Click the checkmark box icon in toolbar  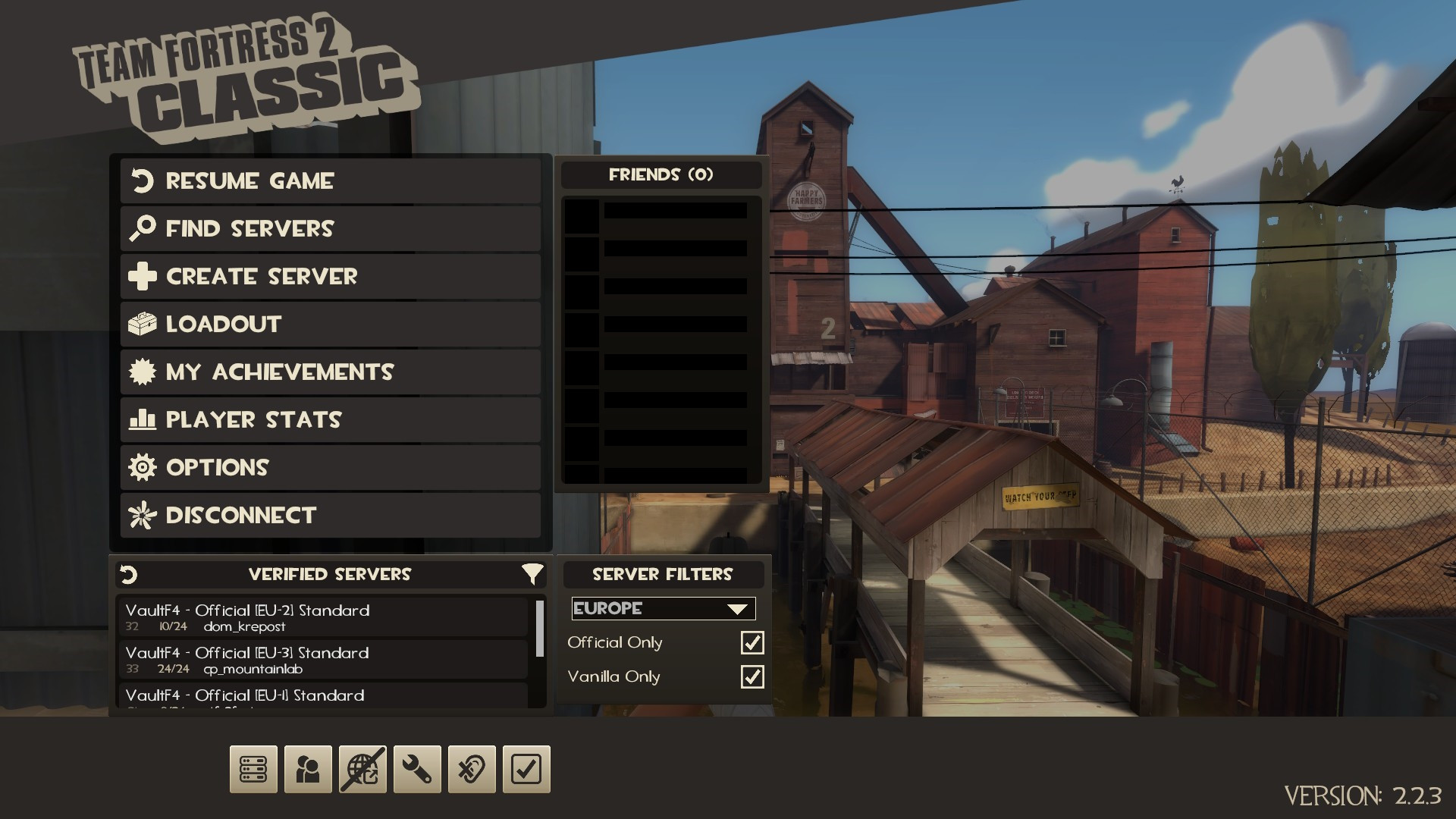(526, 769)
